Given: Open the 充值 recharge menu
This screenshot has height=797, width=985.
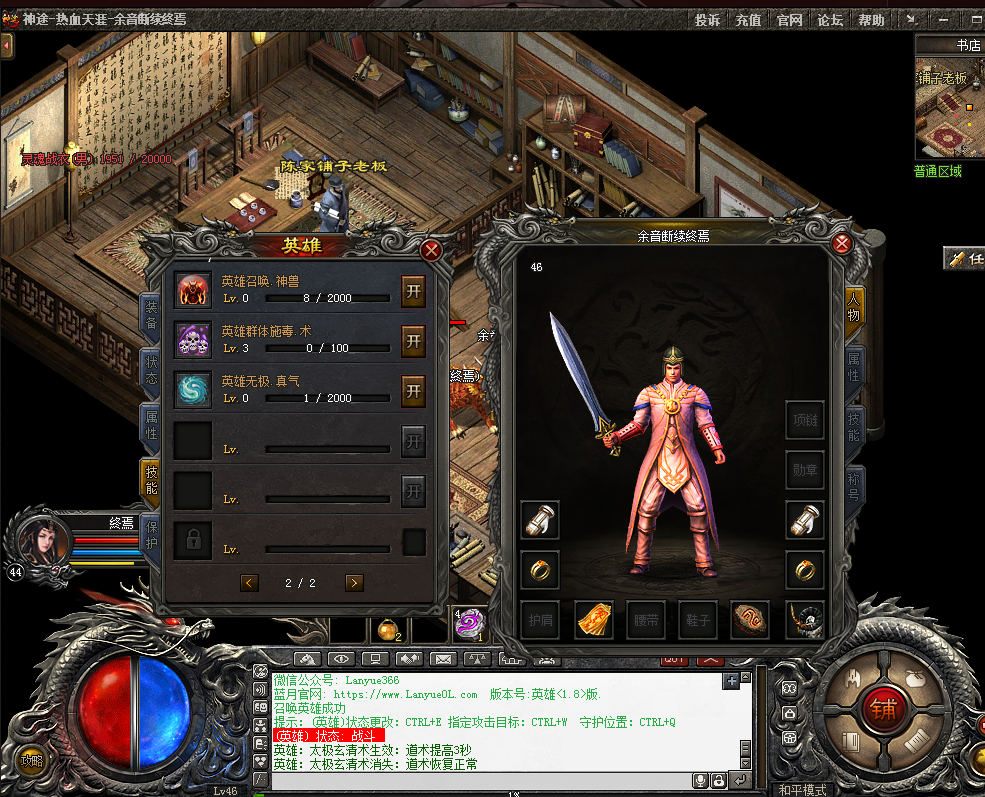Looking at the screenshot, I should [748, 20].
